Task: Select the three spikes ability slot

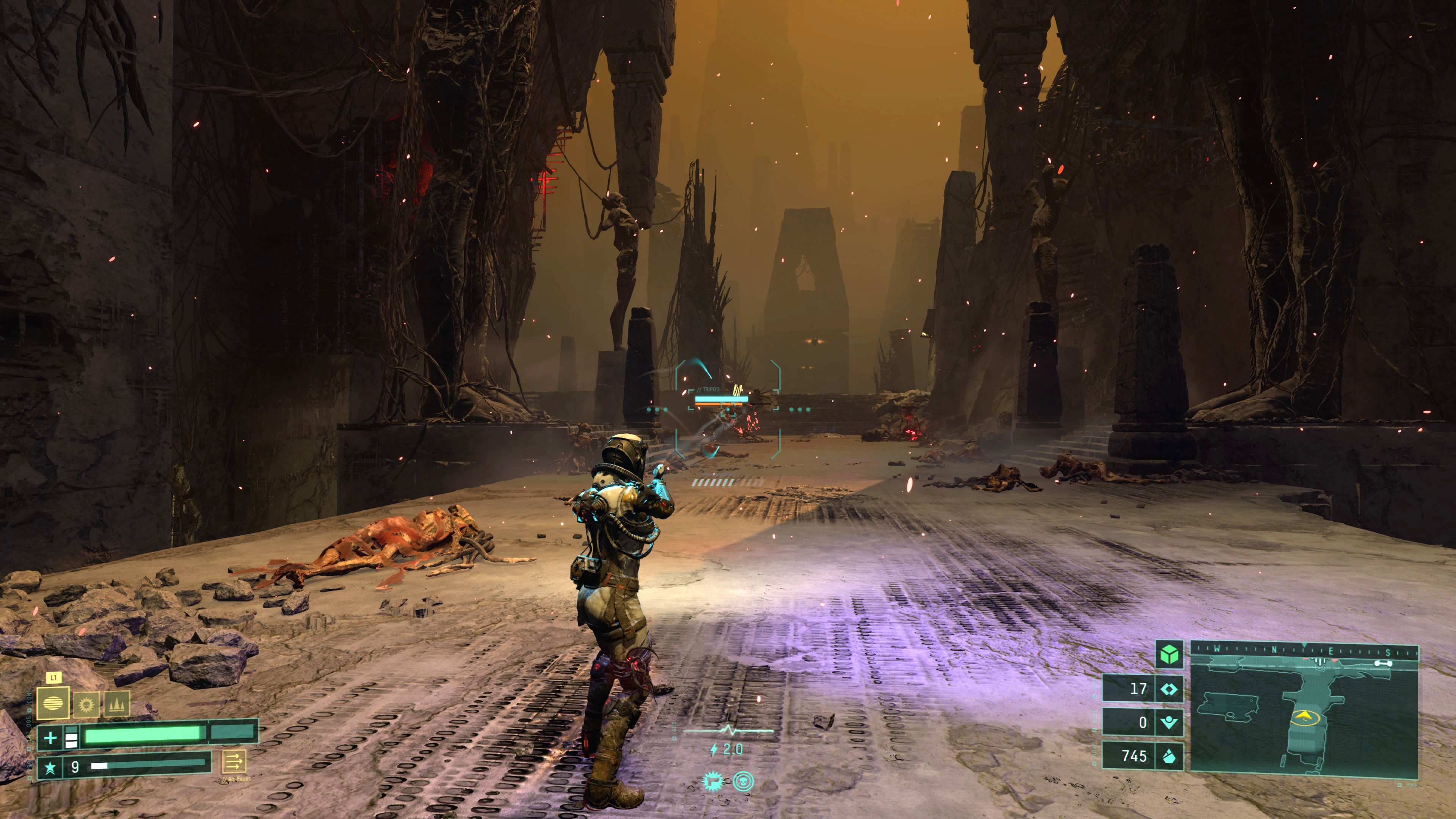Action: tap(116, 705)
